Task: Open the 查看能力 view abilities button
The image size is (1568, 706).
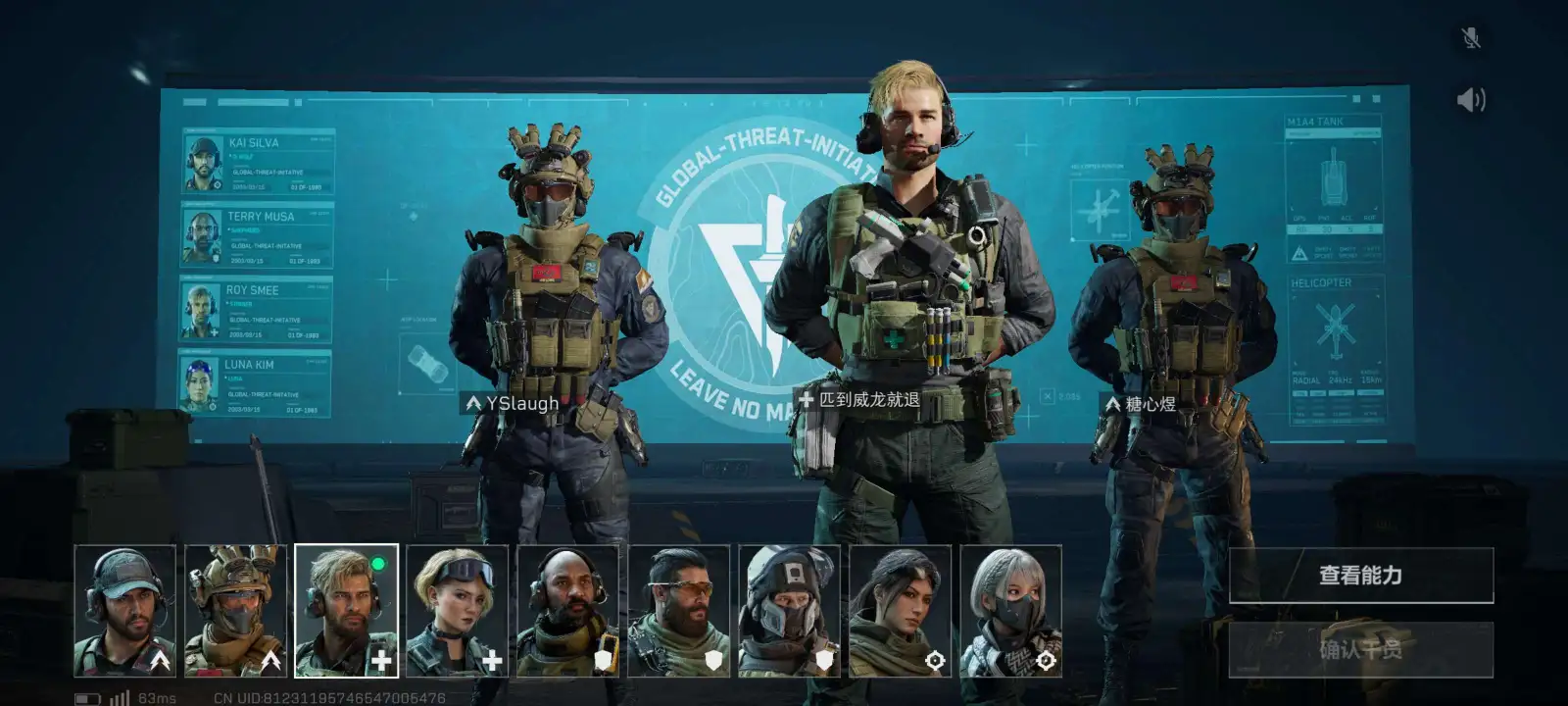Action: pyautogui.click(x=1360, y=576)
